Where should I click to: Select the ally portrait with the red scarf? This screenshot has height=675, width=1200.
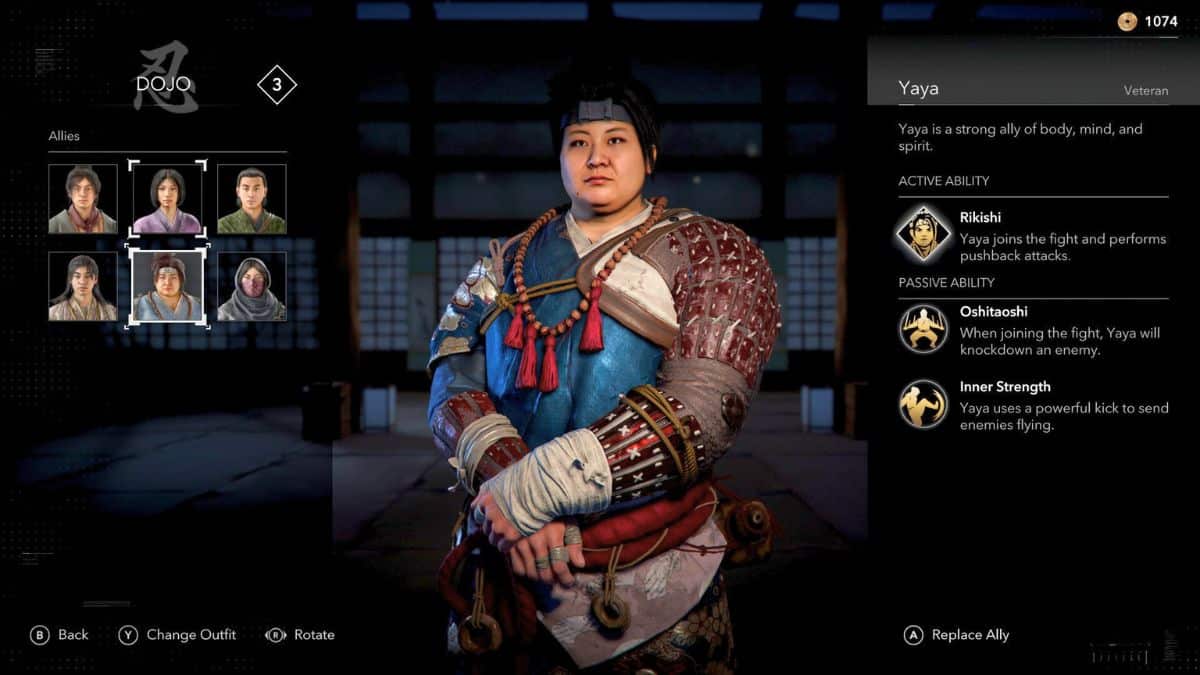83,199
